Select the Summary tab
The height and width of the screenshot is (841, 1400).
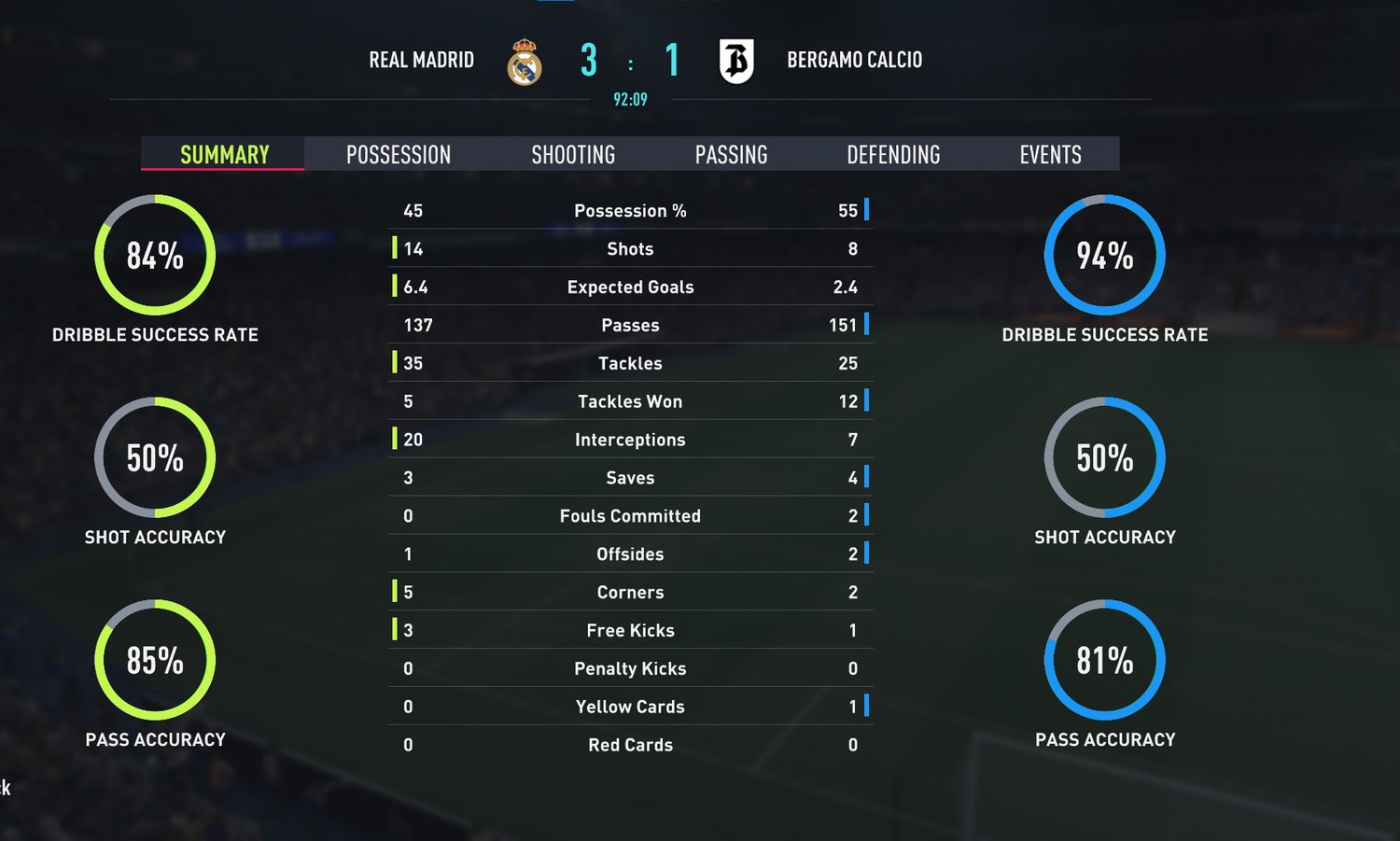tap(224, 154)
